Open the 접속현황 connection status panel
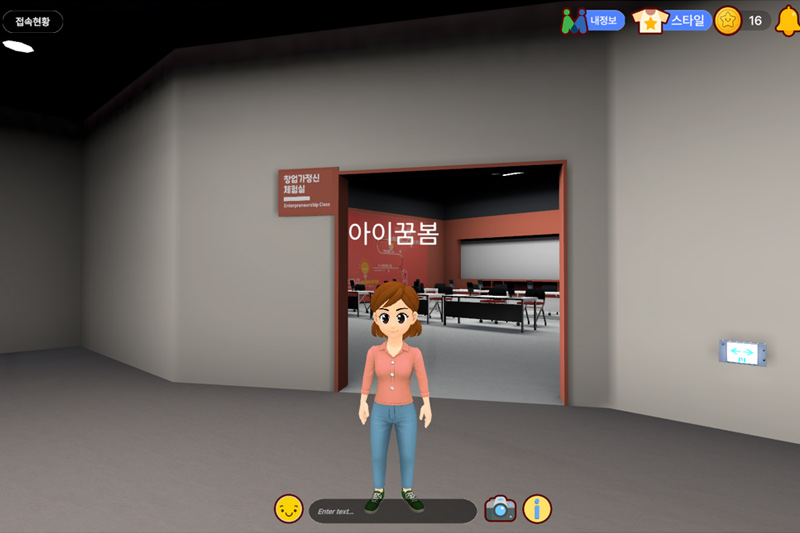The width and height of the screenshot is (800, 533). [32, 21]
